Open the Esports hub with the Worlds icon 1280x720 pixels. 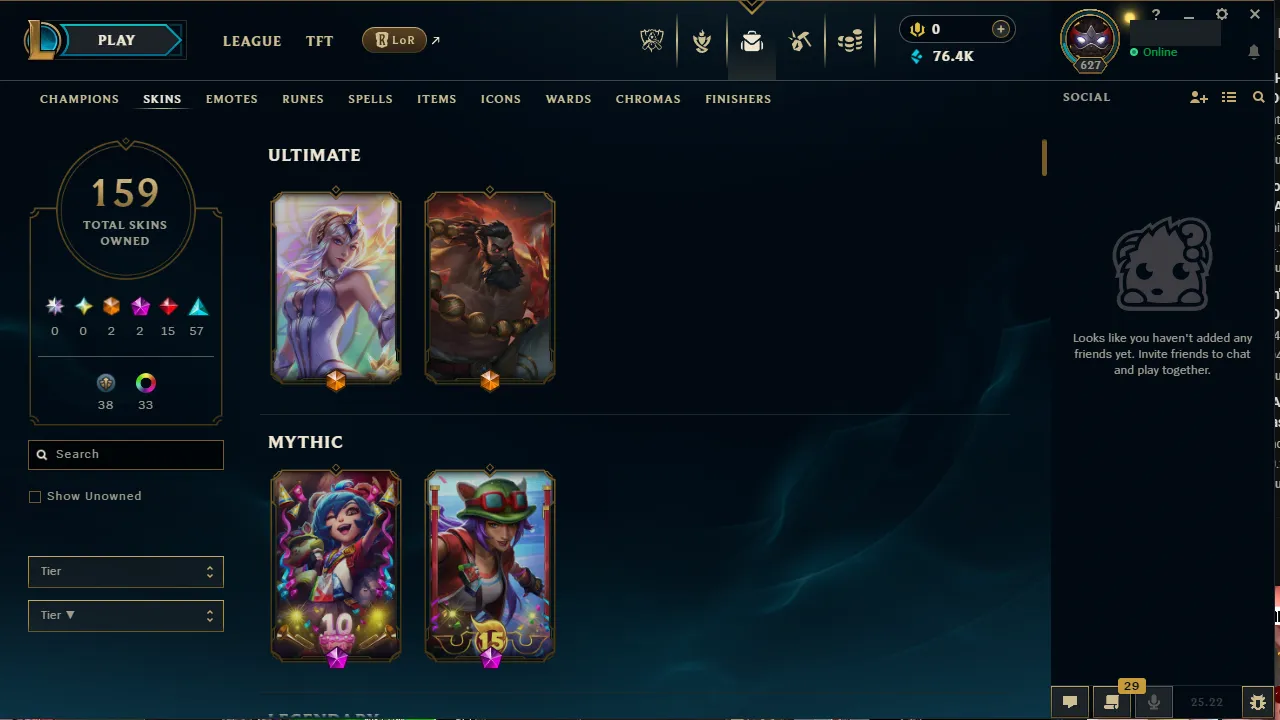pyautogui.click(x=651, y=41)
